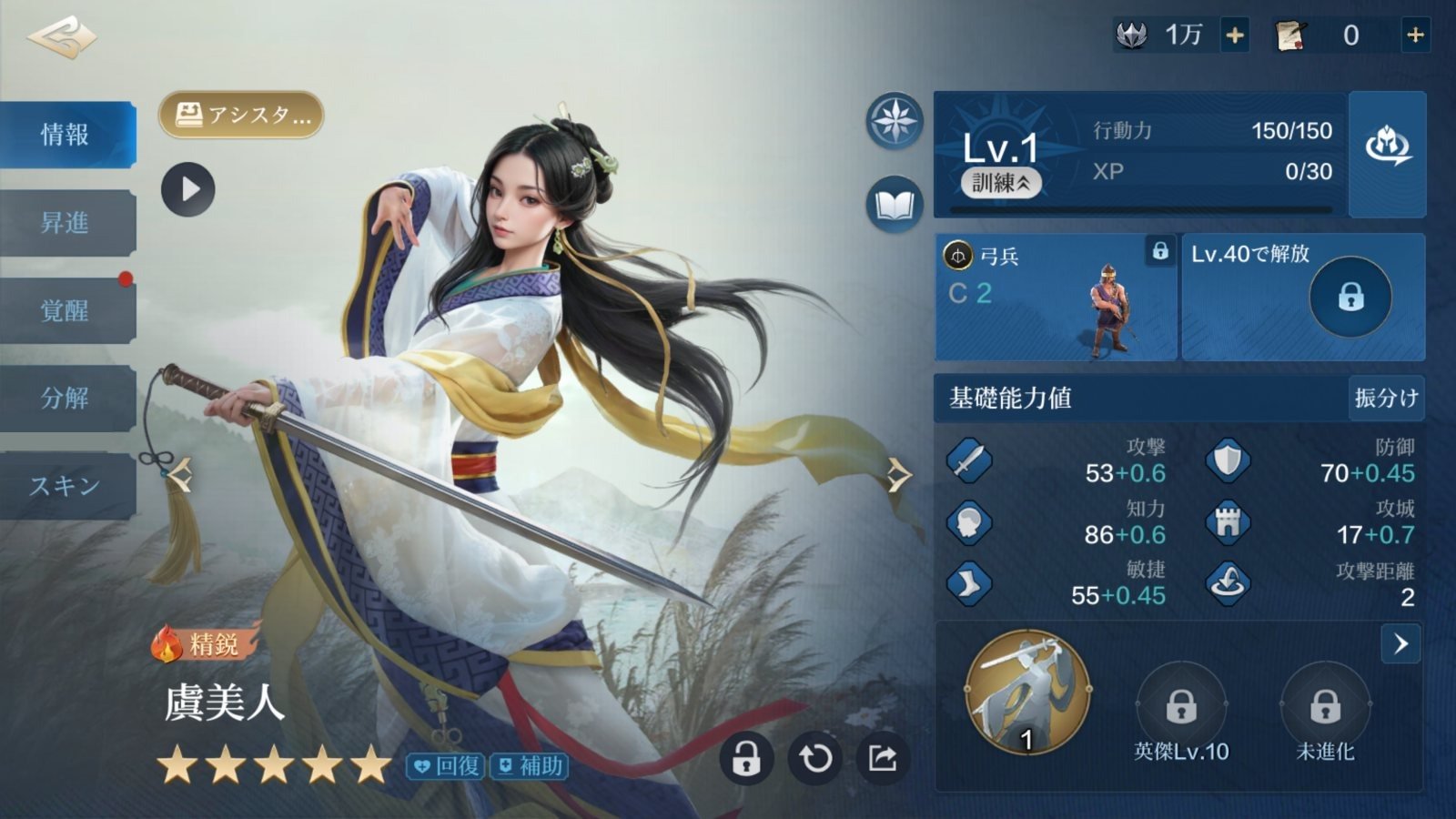Click the 訓練 level-up button
1456x819 pixels.
pos(1001,183)
